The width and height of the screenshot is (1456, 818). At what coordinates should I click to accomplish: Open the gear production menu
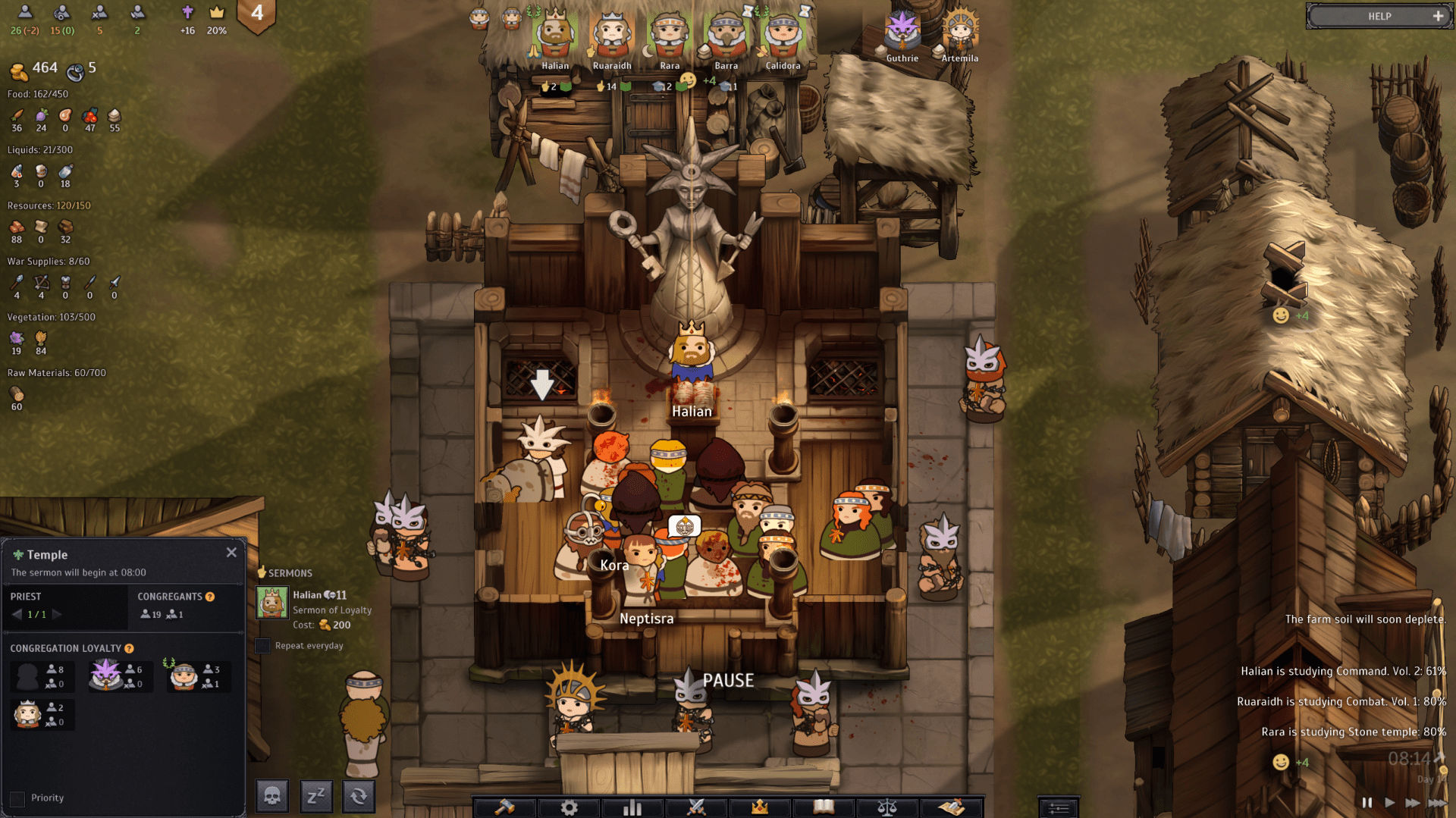click(569, 807)
